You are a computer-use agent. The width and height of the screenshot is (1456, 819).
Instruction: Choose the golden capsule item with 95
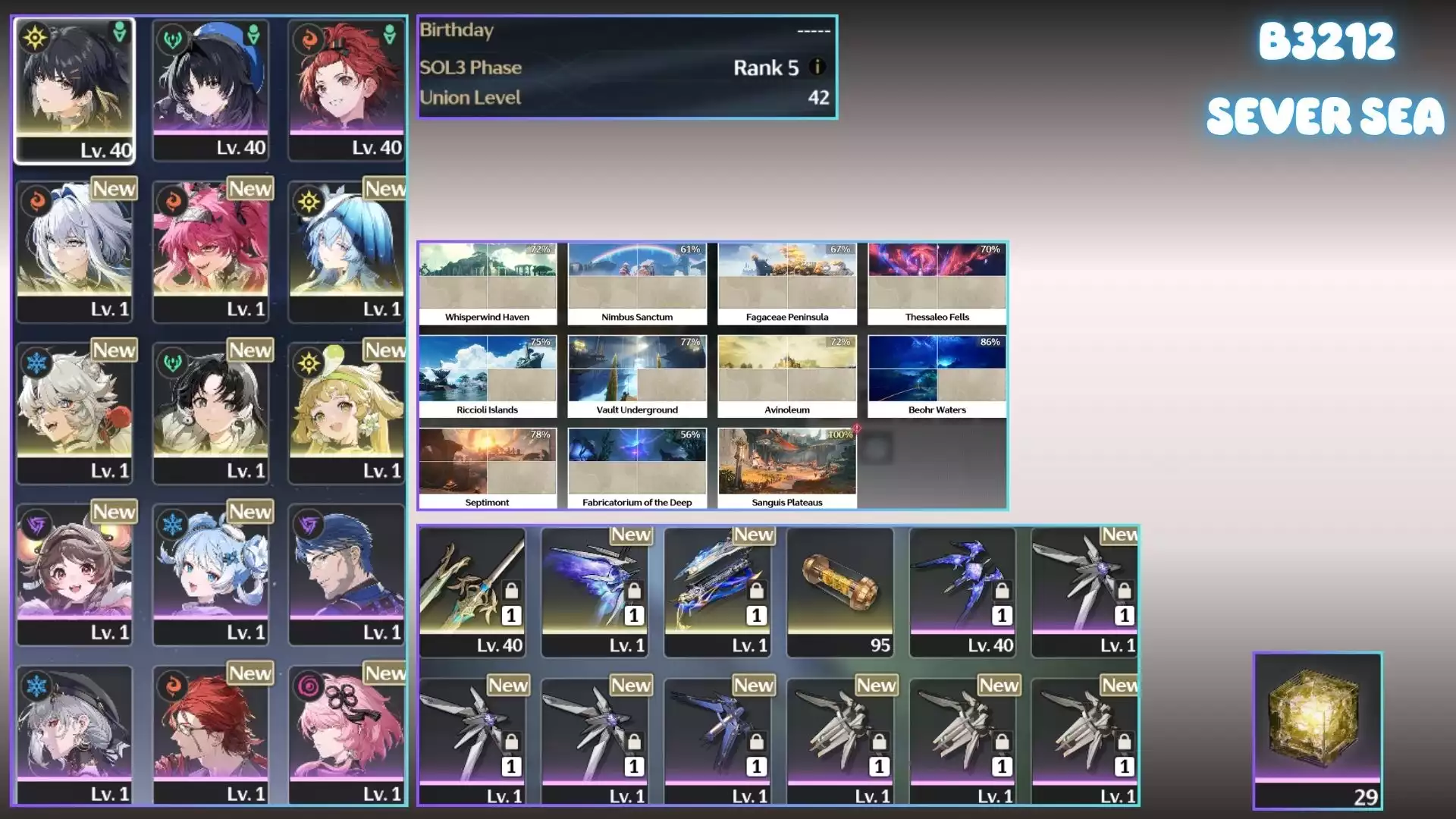[839, 591]
